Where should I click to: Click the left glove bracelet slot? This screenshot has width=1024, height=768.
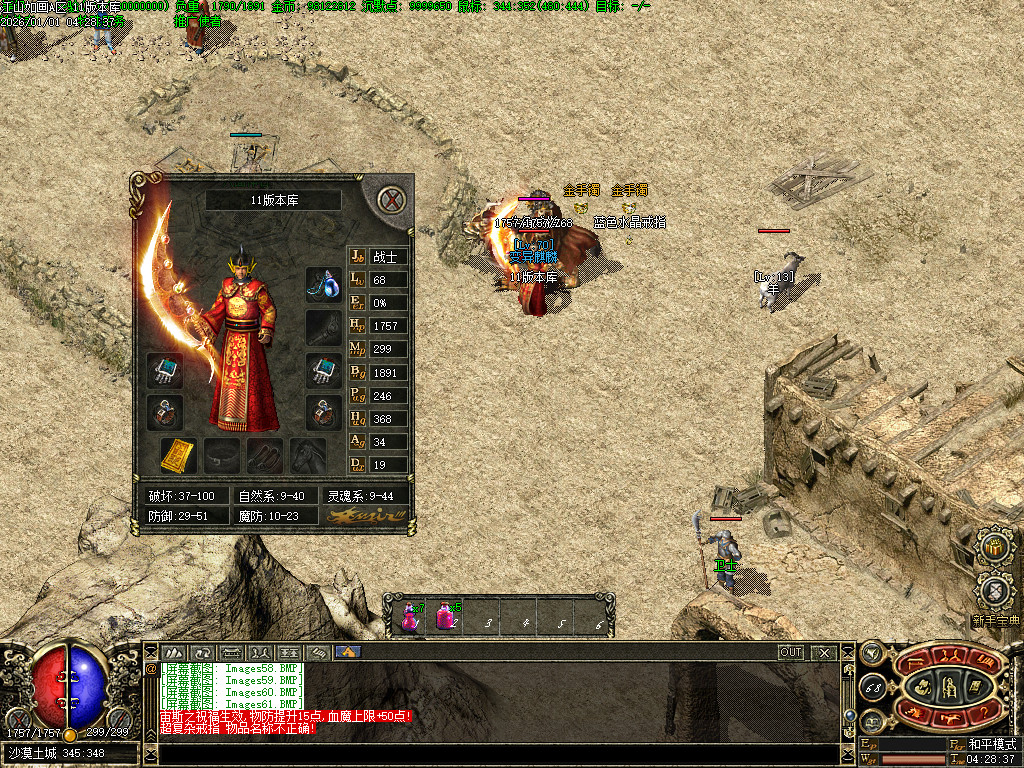[164, 370]
